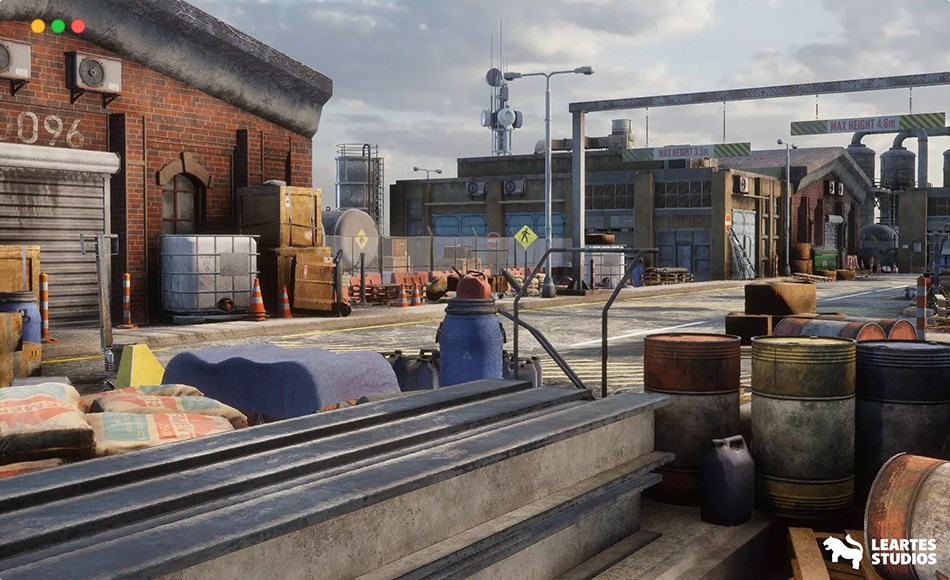
Task: Click the yellow window control dot
Action: [x=38, y=26]
